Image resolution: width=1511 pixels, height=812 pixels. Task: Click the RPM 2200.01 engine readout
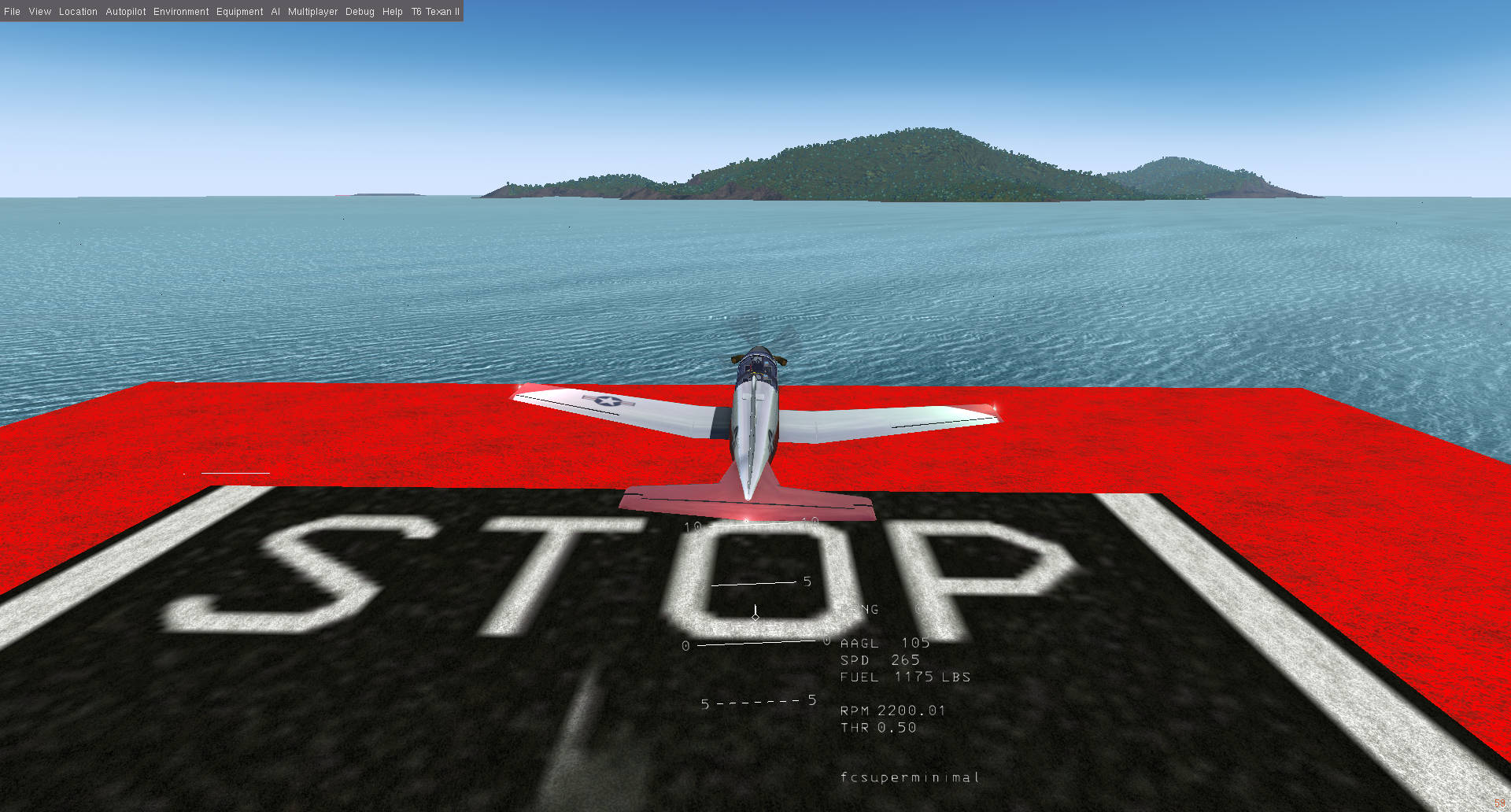coord(892,710)
